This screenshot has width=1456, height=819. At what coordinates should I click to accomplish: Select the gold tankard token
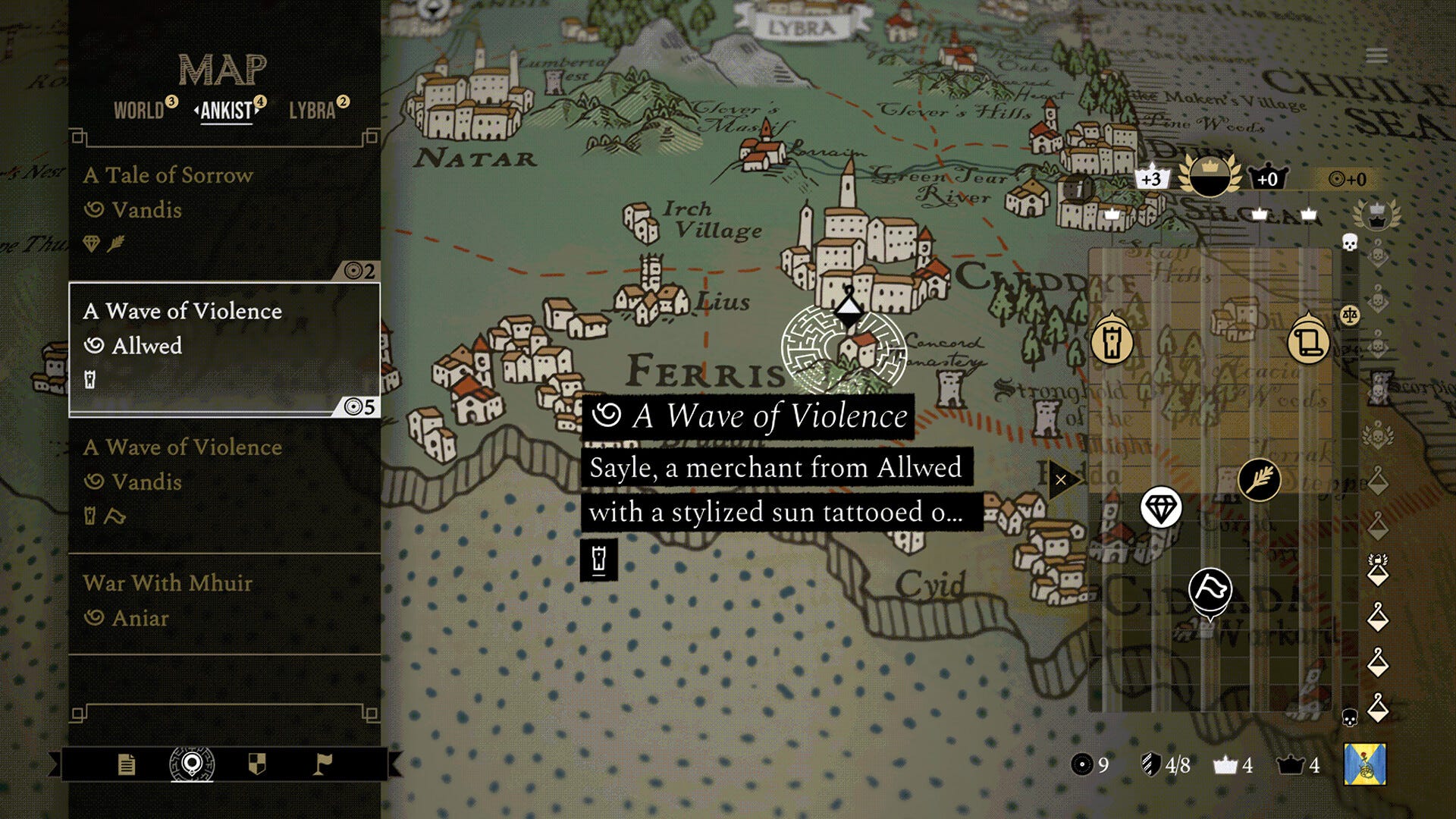point(1112,341)
